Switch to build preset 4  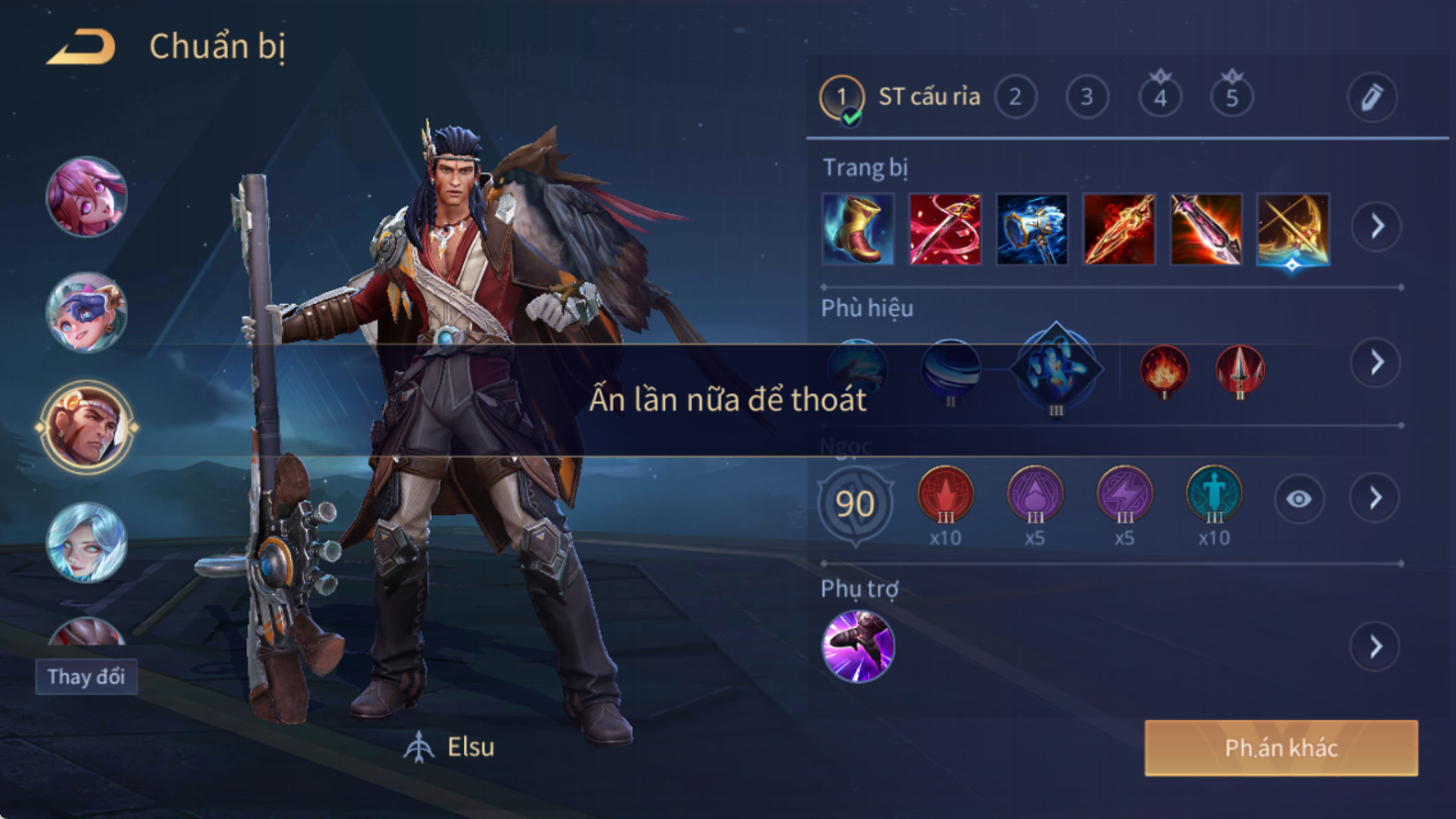pyautogui.click(x=1160, y=97)
